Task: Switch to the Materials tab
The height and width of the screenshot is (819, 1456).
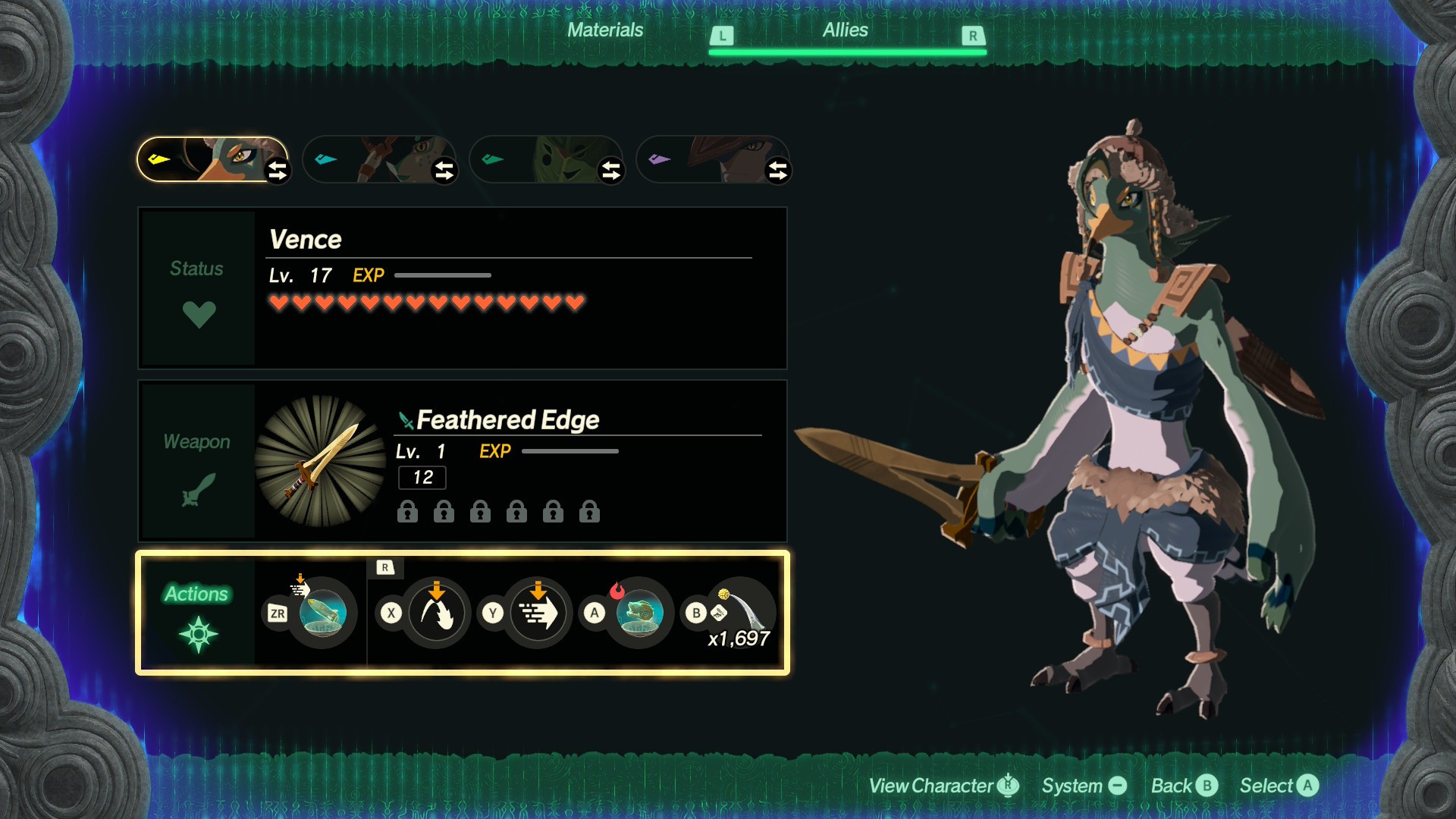Action: pyautogui.click(x=604, y=30)
